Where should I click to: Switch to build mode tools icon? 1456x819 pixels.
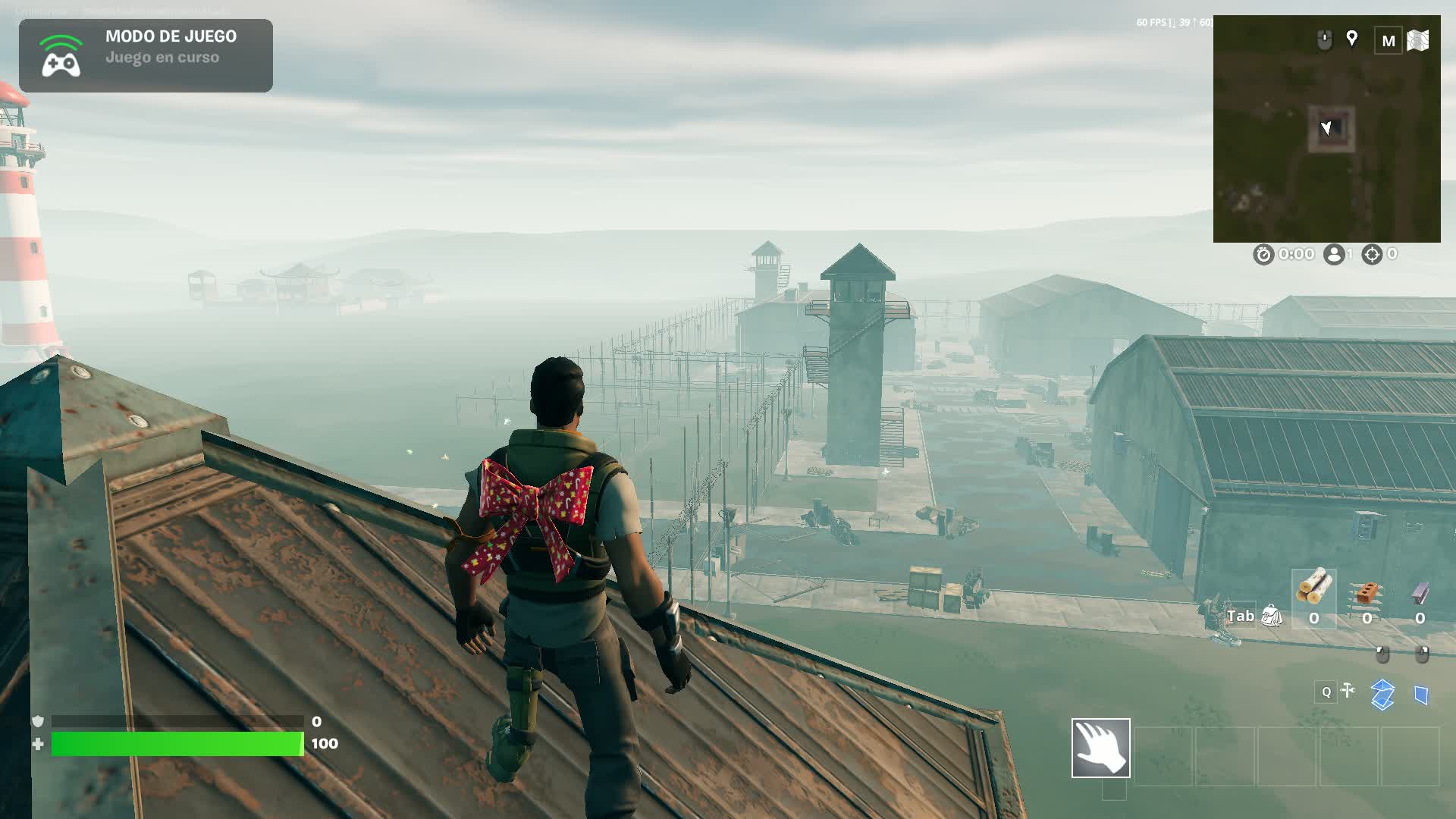(x=1348, y=690)
